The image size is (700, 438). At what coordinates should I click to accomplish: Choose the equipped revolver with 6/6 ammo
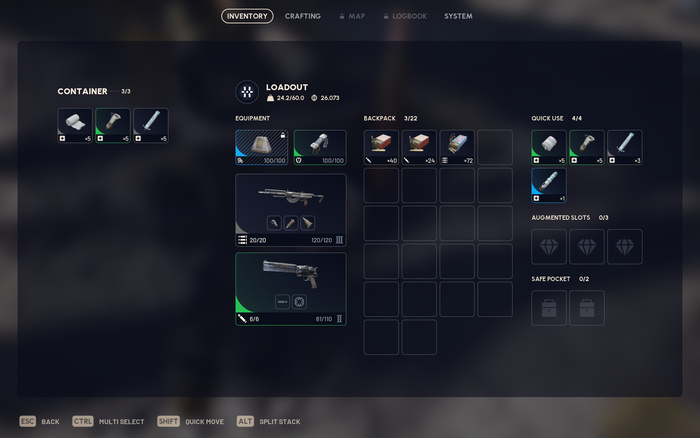click(291, 289)
